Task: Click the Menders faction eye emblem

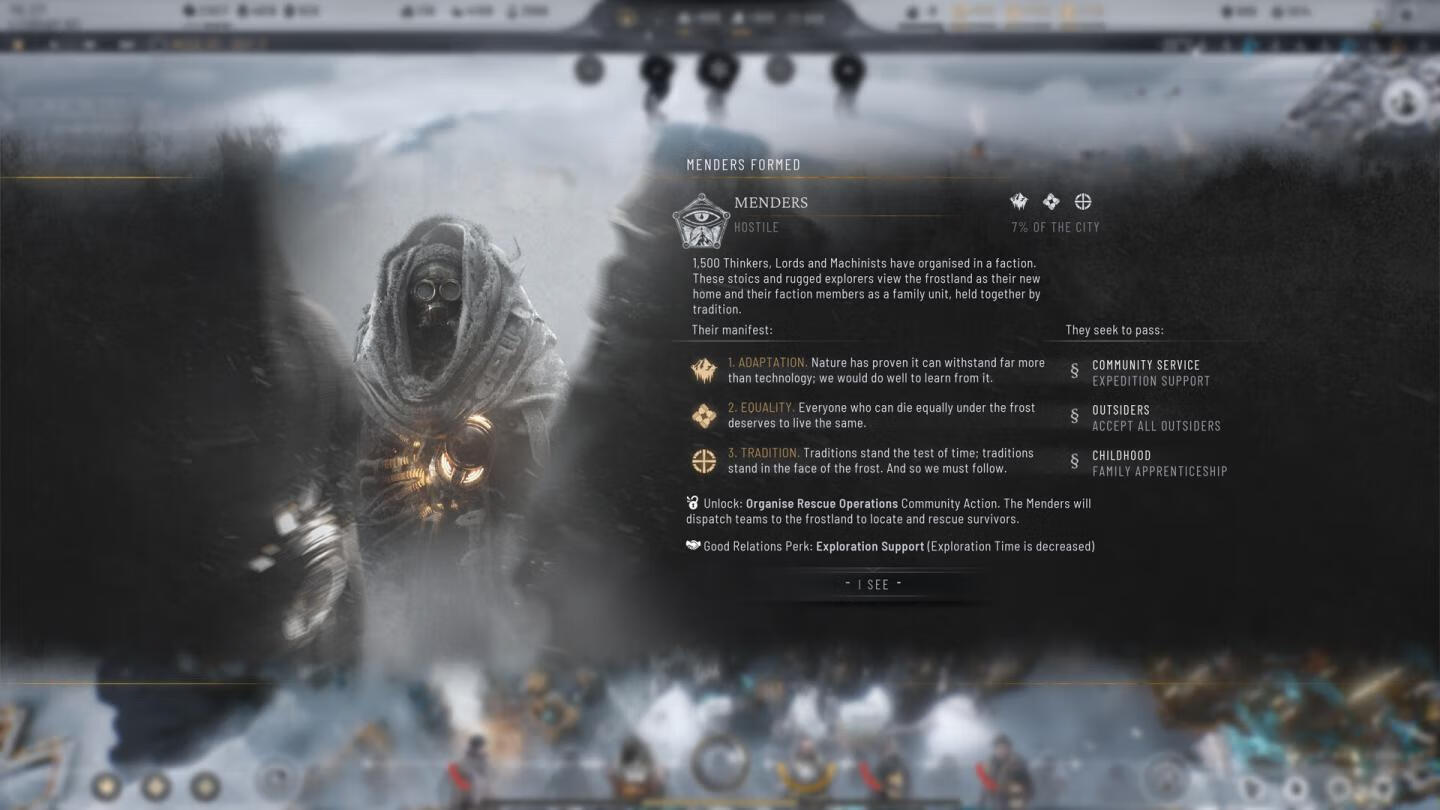Action: [700, 221]
